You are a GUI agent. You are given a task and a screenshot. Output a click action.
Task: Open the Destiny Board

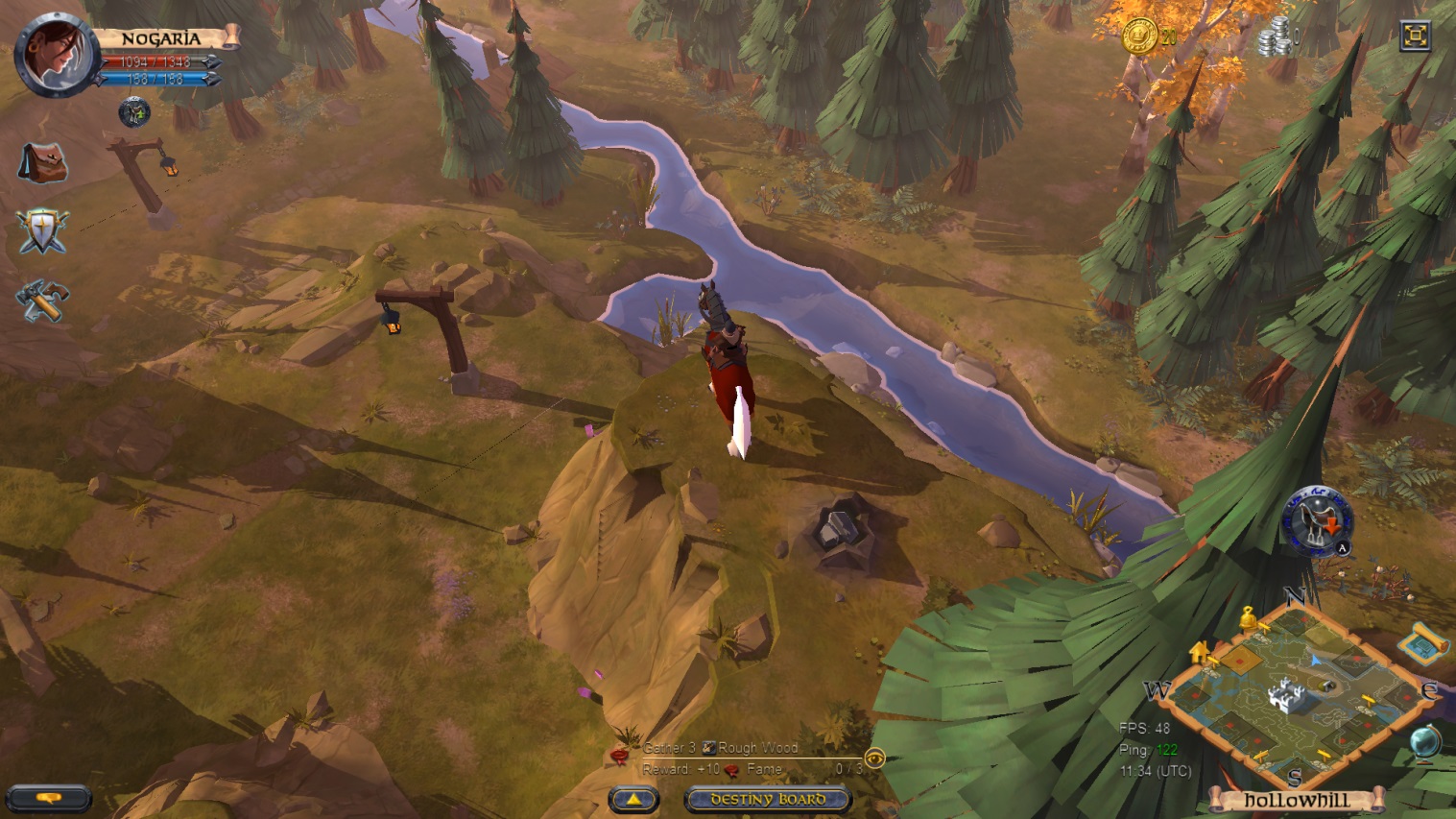point(766,798)
